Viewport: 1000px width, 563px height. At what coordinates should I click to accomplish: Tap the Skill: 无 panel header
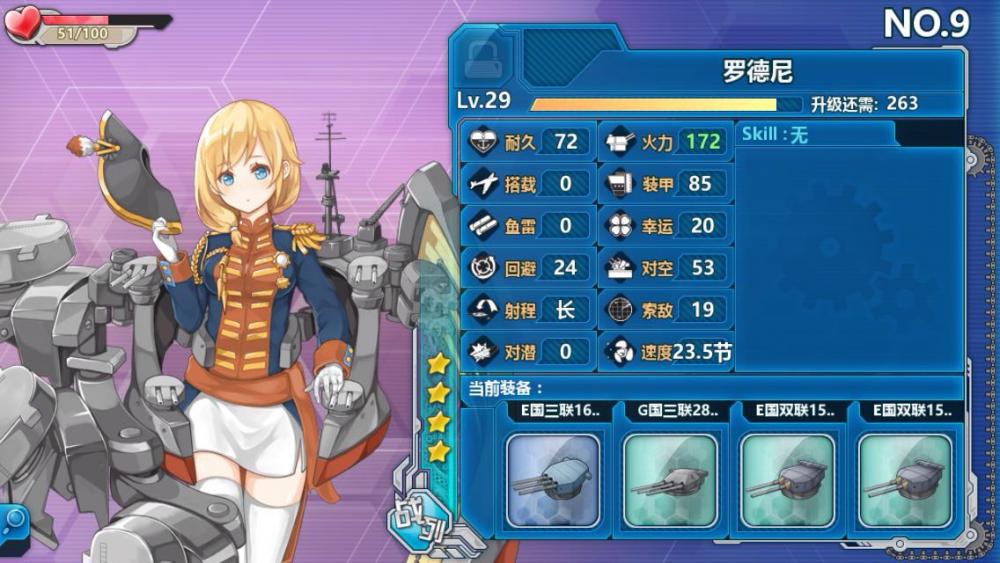[x=816, y=135]
